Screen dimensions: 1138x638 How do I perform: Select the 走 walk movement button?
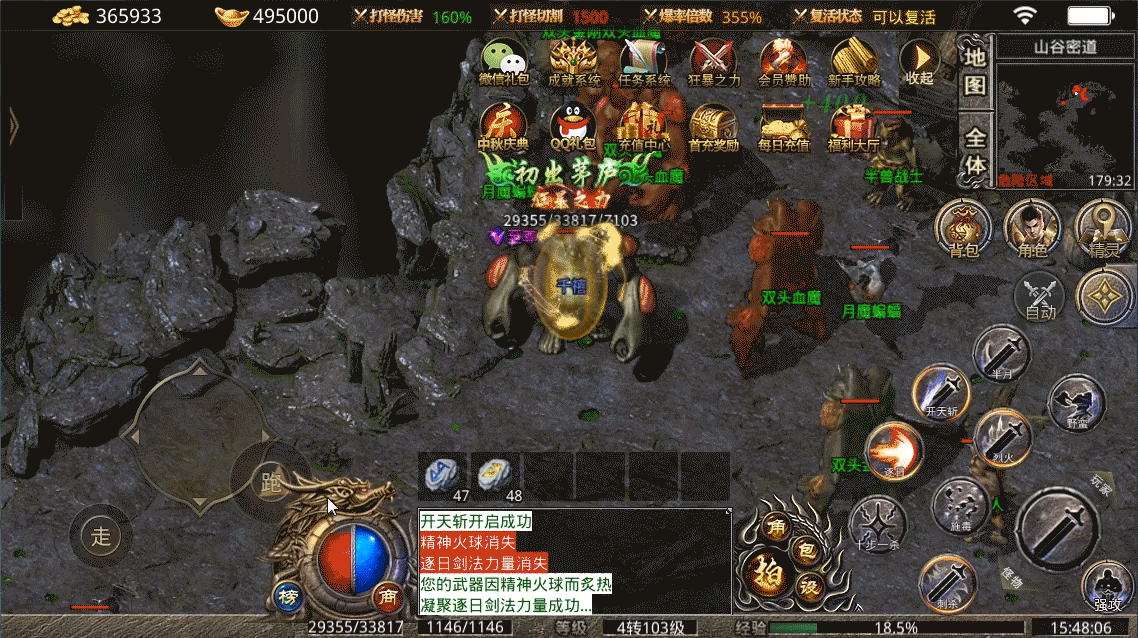[x=101, y=535]
